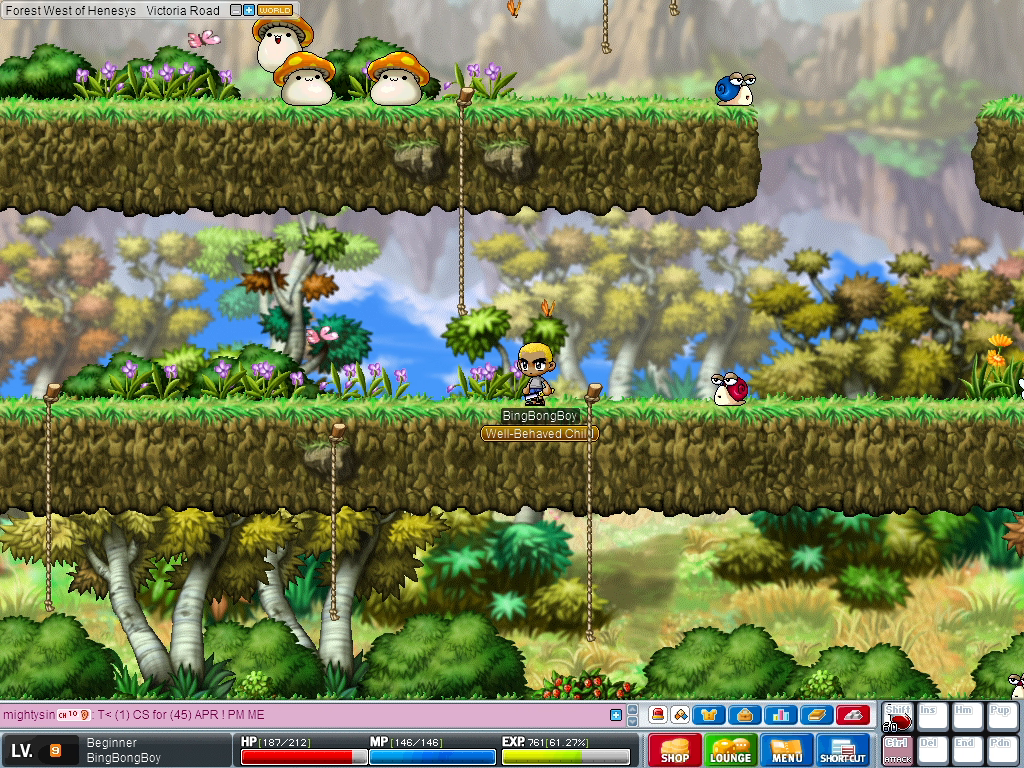The image size is (1024, 768).
Task: Open the inventory bag icon
Action: (x=744, y=714)
